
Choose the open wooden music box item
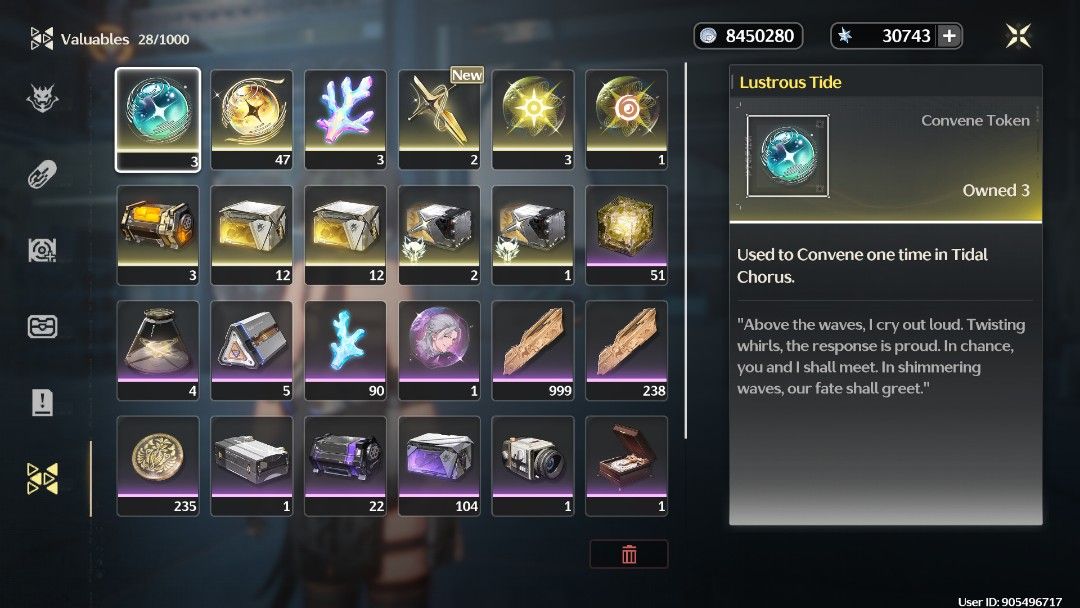(627, 466)
